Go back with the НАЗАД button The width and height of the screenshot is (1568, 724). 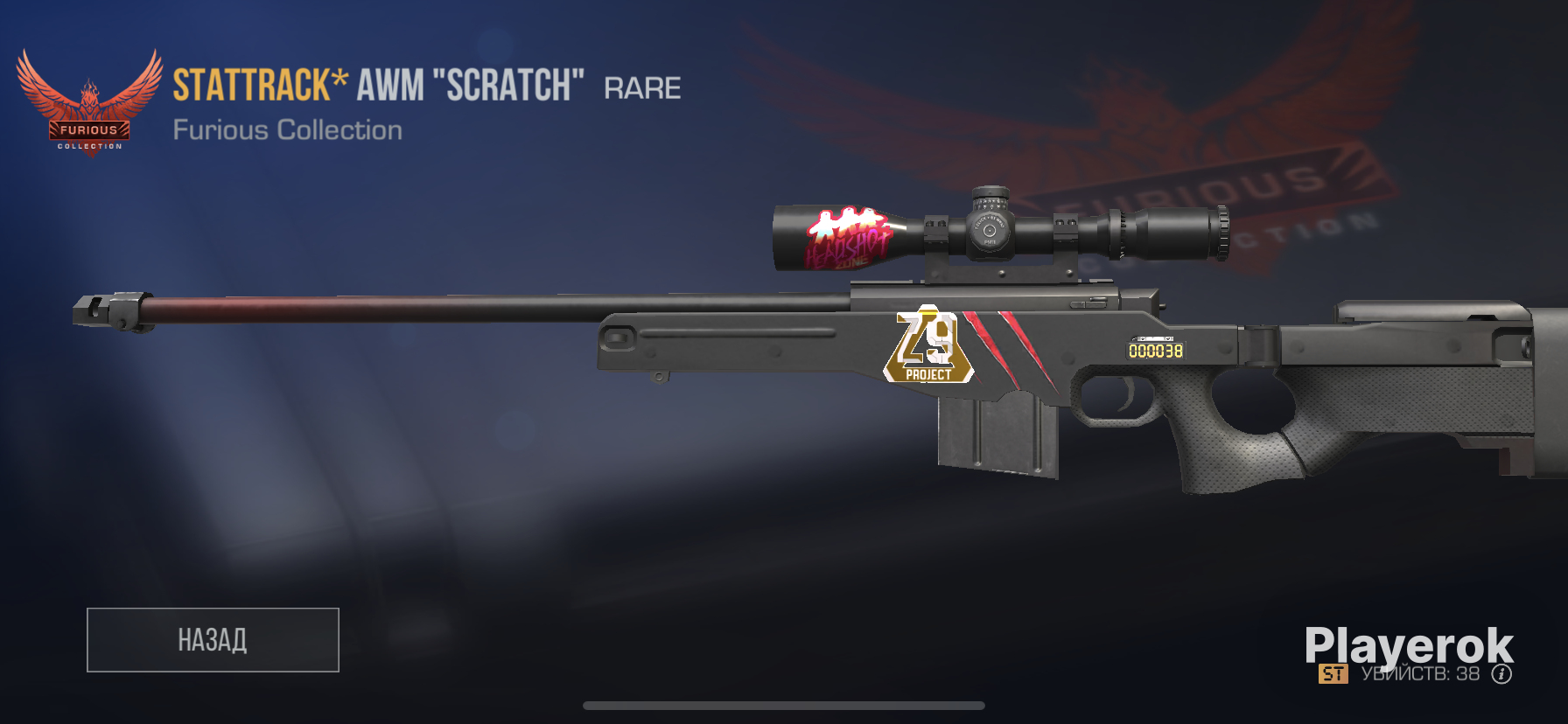(213, 640)
